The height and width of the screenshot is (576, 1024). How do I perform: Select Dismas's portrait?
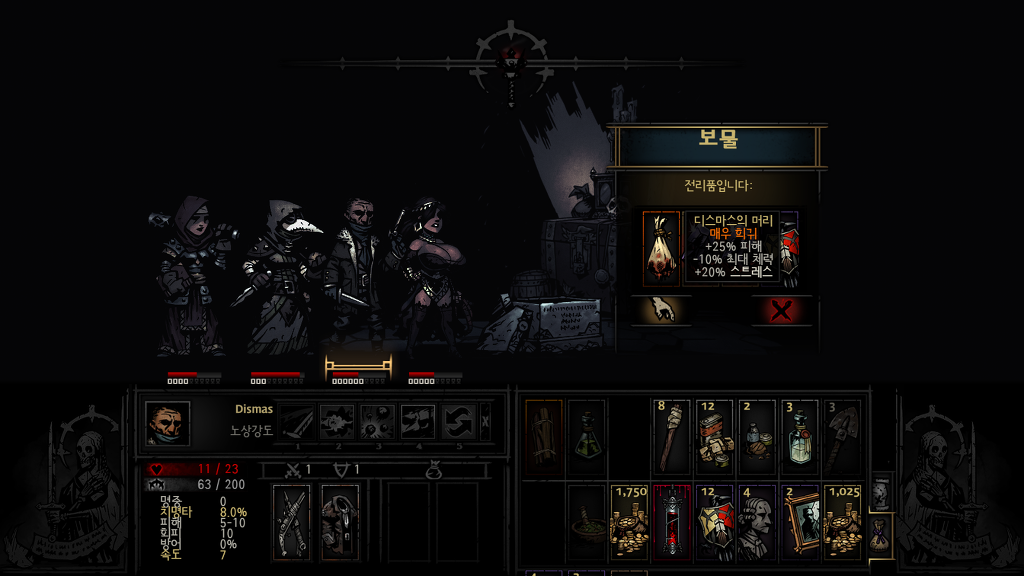point(167,422)
